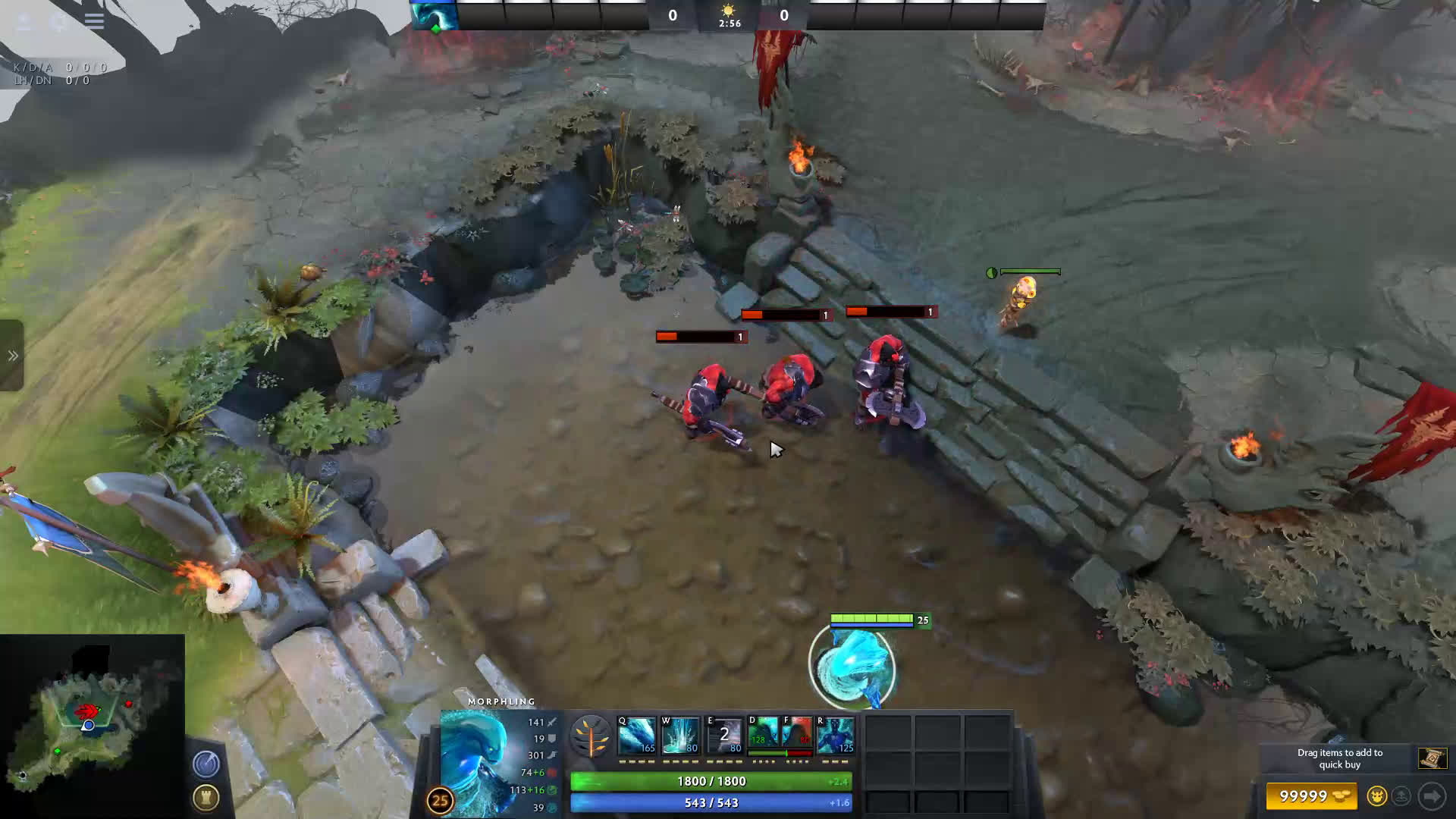Click the Morphling hero portrait in the HUD
Image resolution: width=1456 pixels, height=819 pixels.
478,758
